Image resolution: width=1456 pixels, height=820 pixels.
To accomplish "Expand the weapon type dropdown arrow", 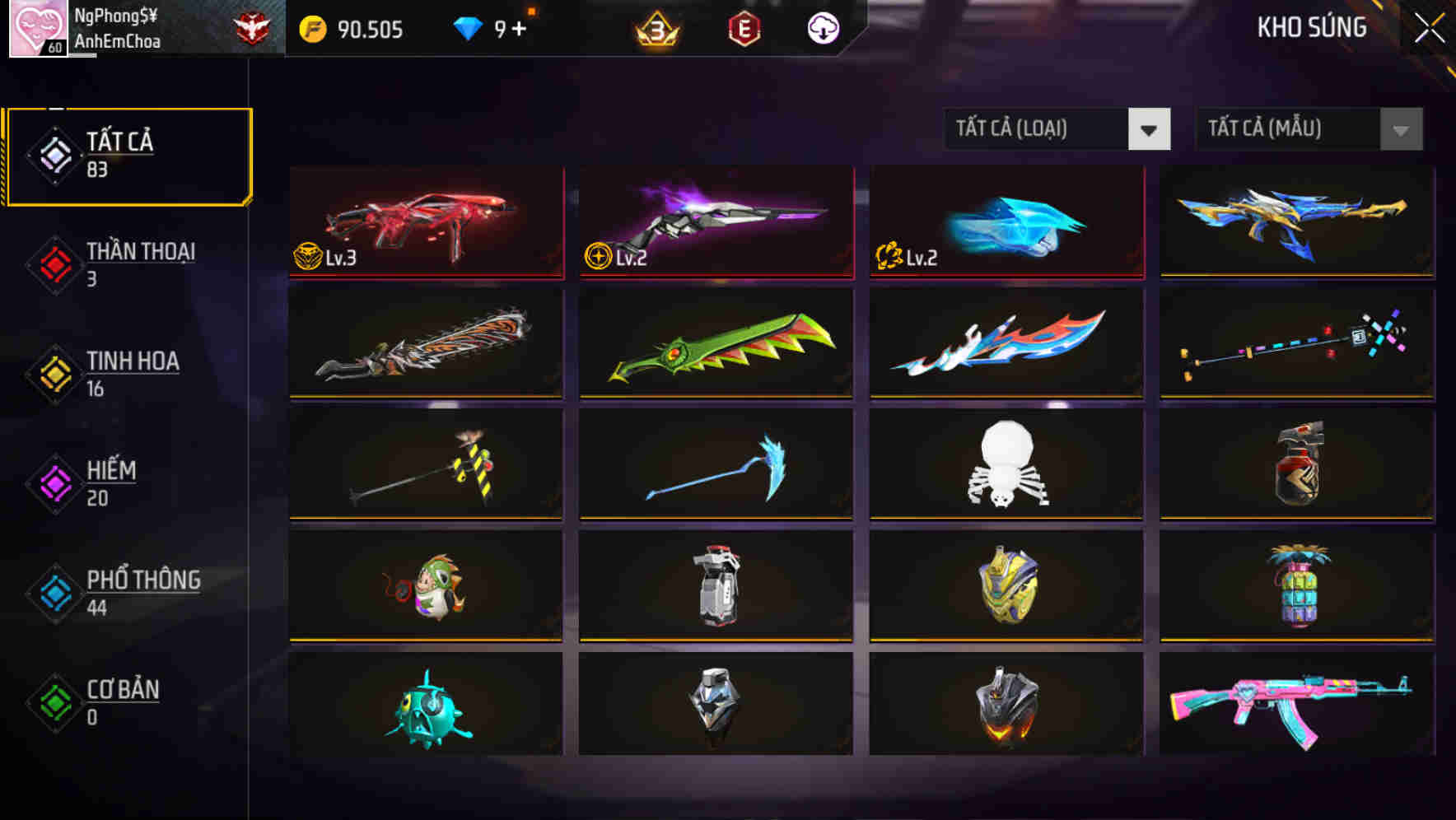I will tap(1150, 129).
